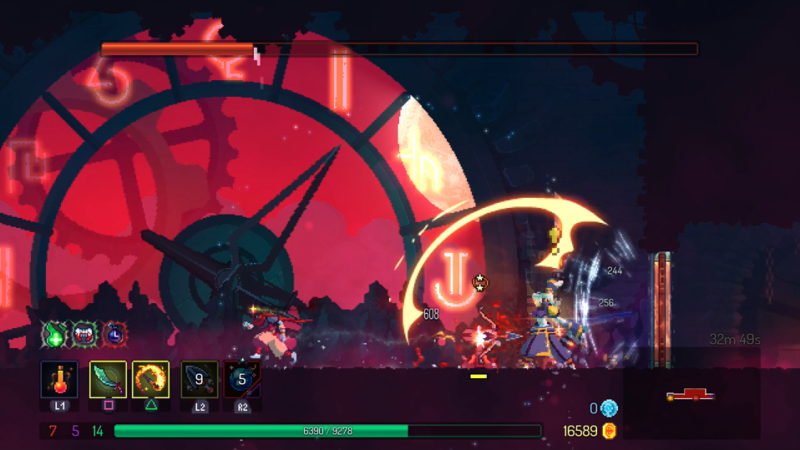800x450 pixels.
Task: Click the blue cell currency icon
Action: click(609, 408)
